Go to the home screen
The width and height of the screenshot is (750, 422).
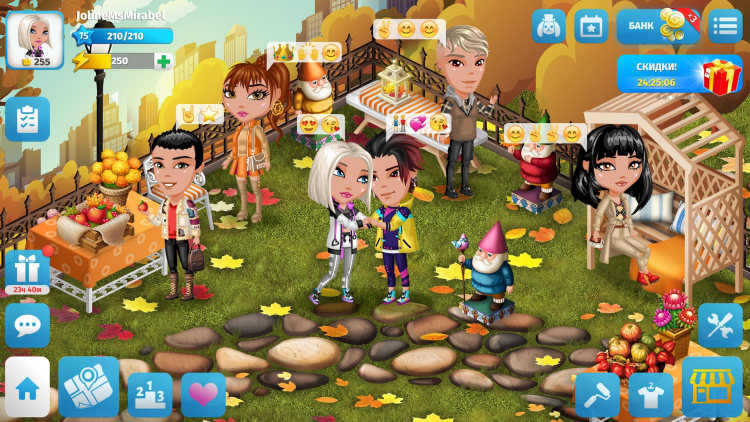(27, 387)
